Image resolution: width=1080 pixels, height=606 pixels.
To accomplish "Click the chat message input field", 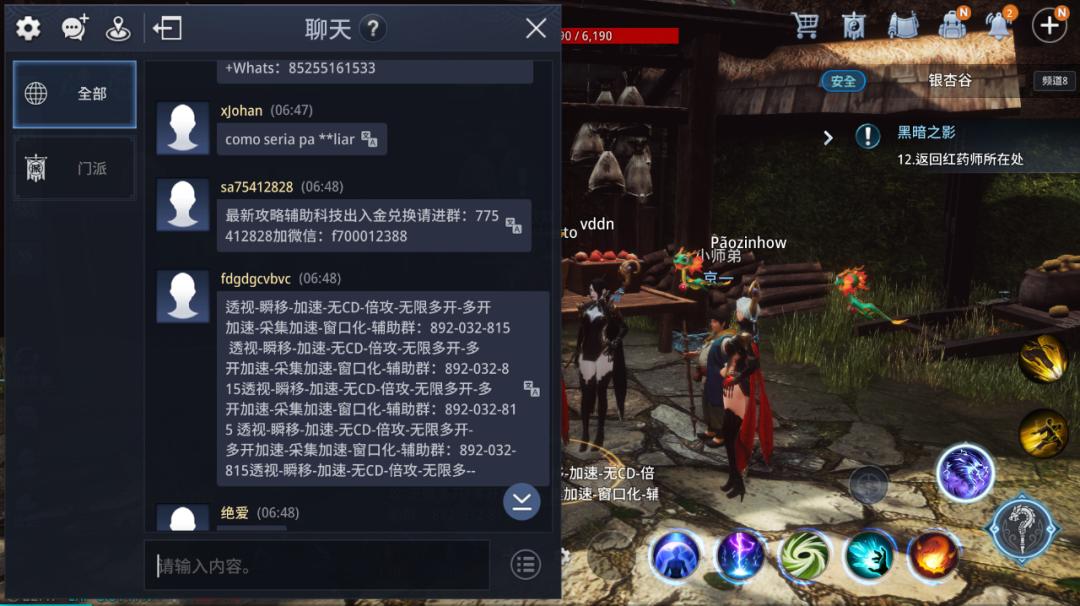I will coord(317,566).
